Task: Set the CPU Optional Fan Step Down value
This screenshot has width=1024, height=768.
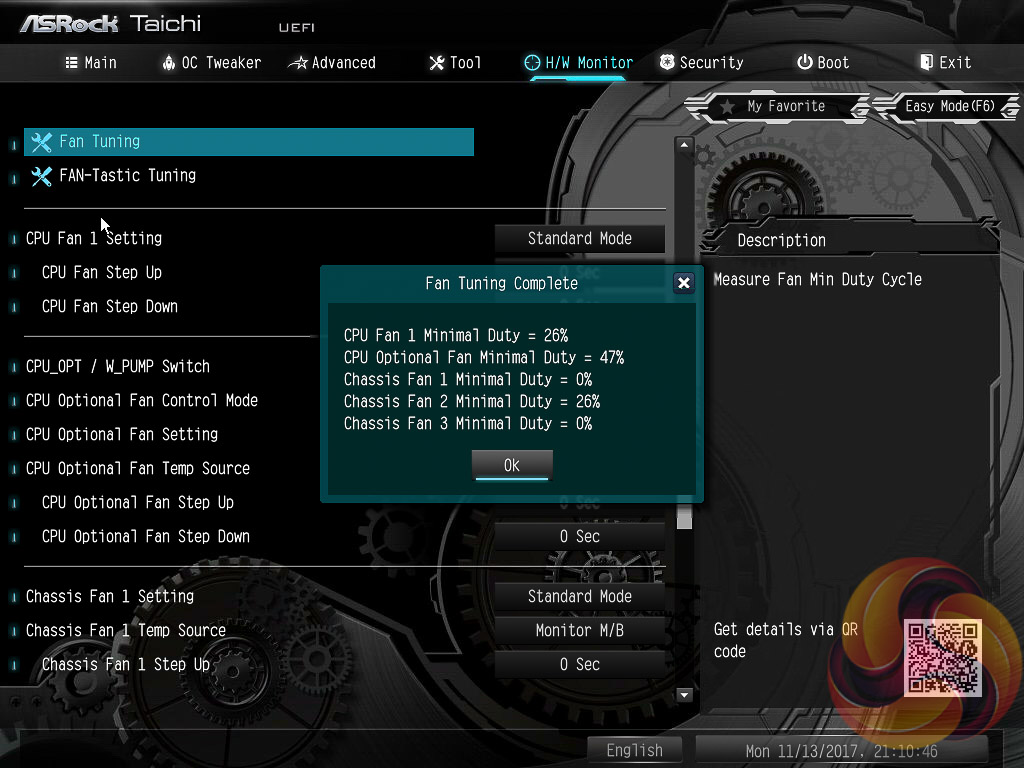Action: (579, 537)
